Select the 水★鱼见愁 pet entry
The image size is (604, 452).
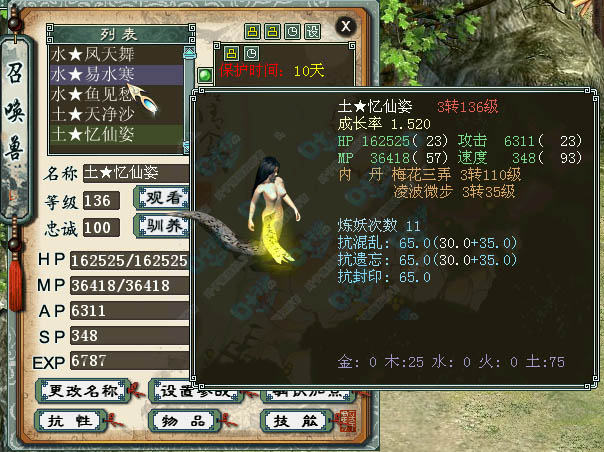pyautogui.click(x=116, y=94)
